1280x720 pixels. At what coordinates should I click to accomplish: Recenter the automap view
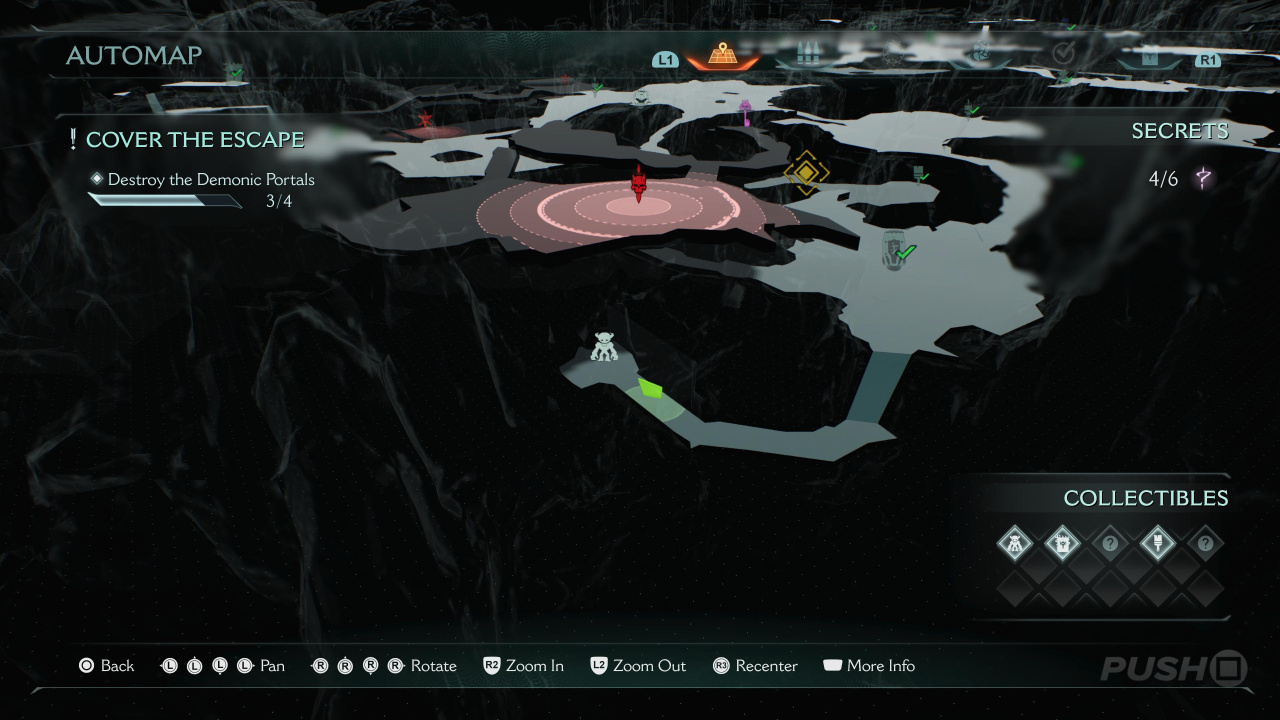(x=755, y=666)
